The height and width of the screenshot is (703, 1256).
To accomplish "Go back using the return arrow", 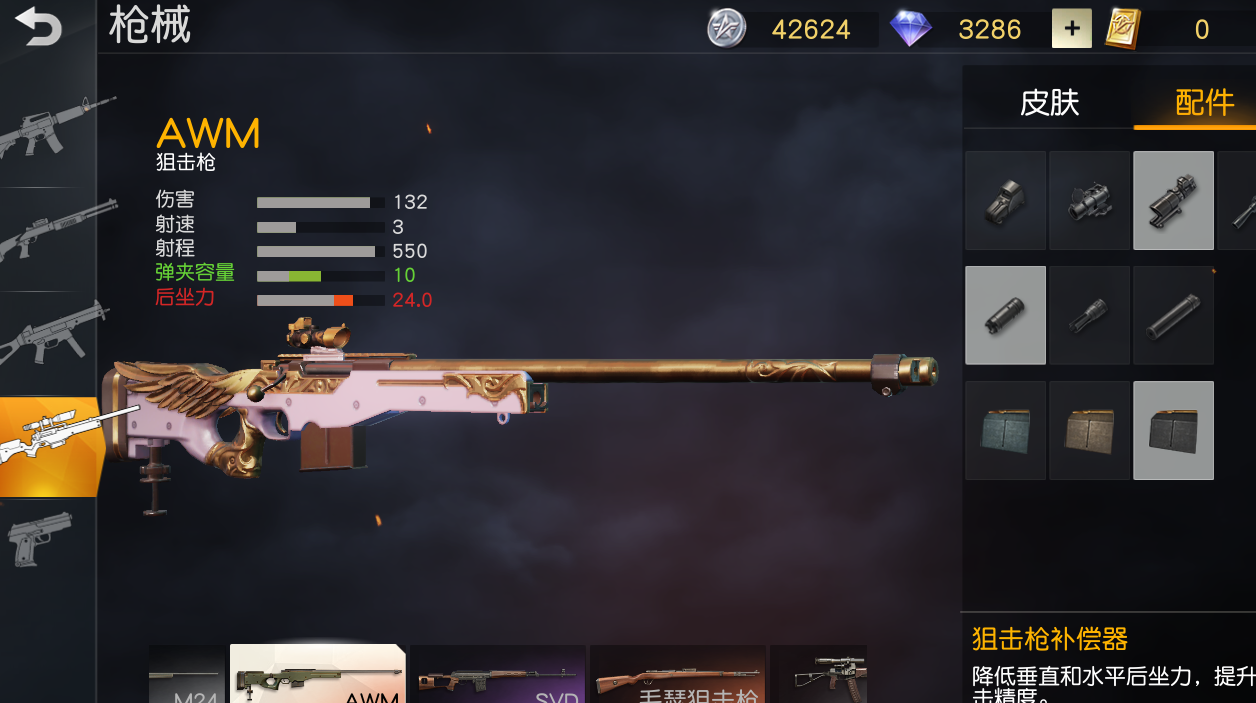I will [x=38, y=27].
